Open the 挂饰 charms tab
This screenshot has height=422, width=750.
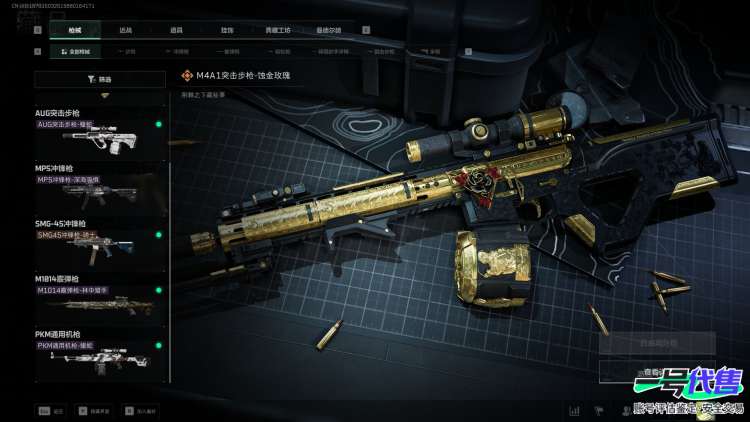(x=227, y=30)
